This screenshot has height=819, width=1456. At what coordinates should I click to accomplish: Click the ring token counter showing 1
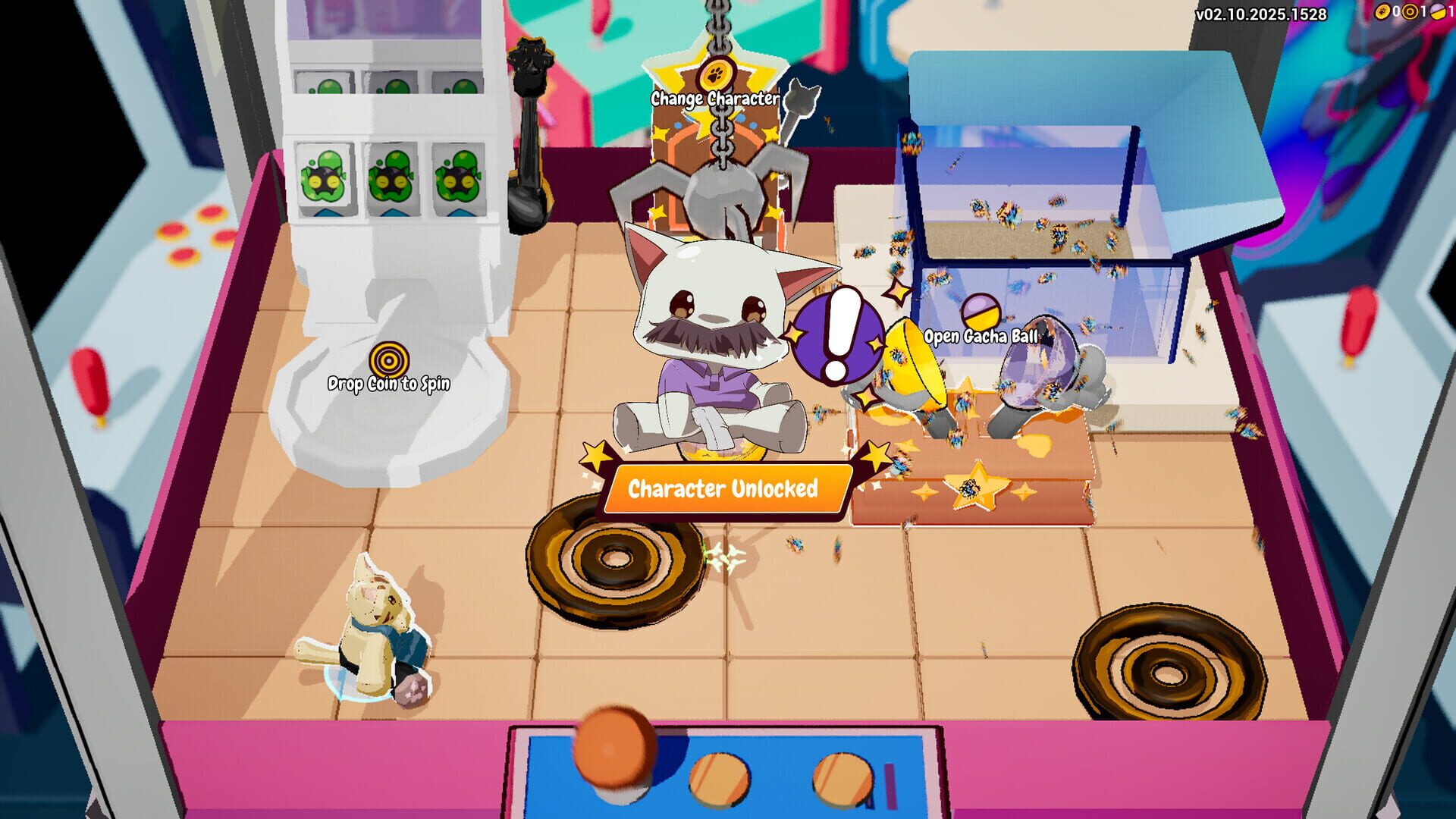pyautogui.click(x=1409, y=12)
